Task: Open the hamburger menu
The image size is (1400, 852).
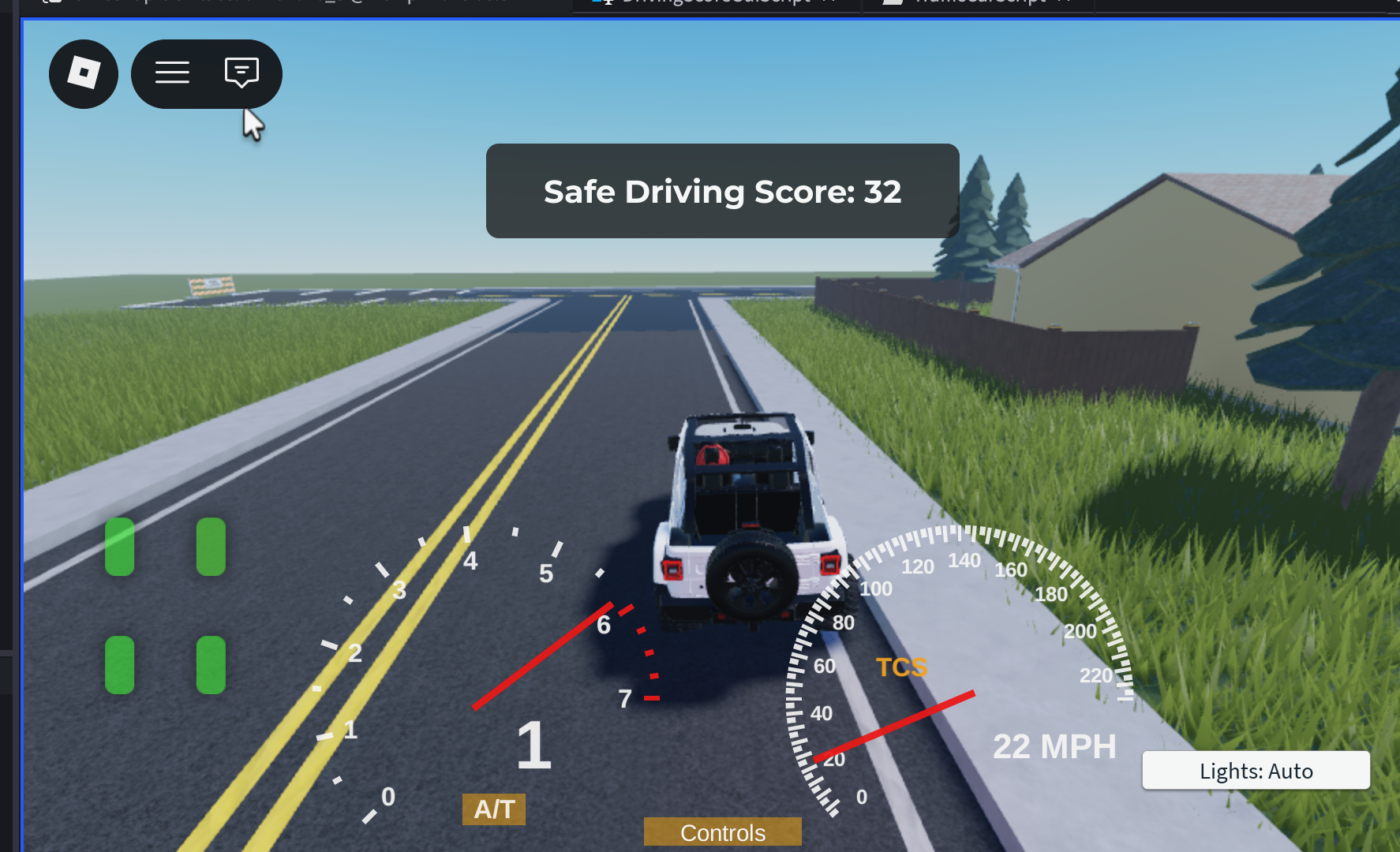Action: [172, 73]
